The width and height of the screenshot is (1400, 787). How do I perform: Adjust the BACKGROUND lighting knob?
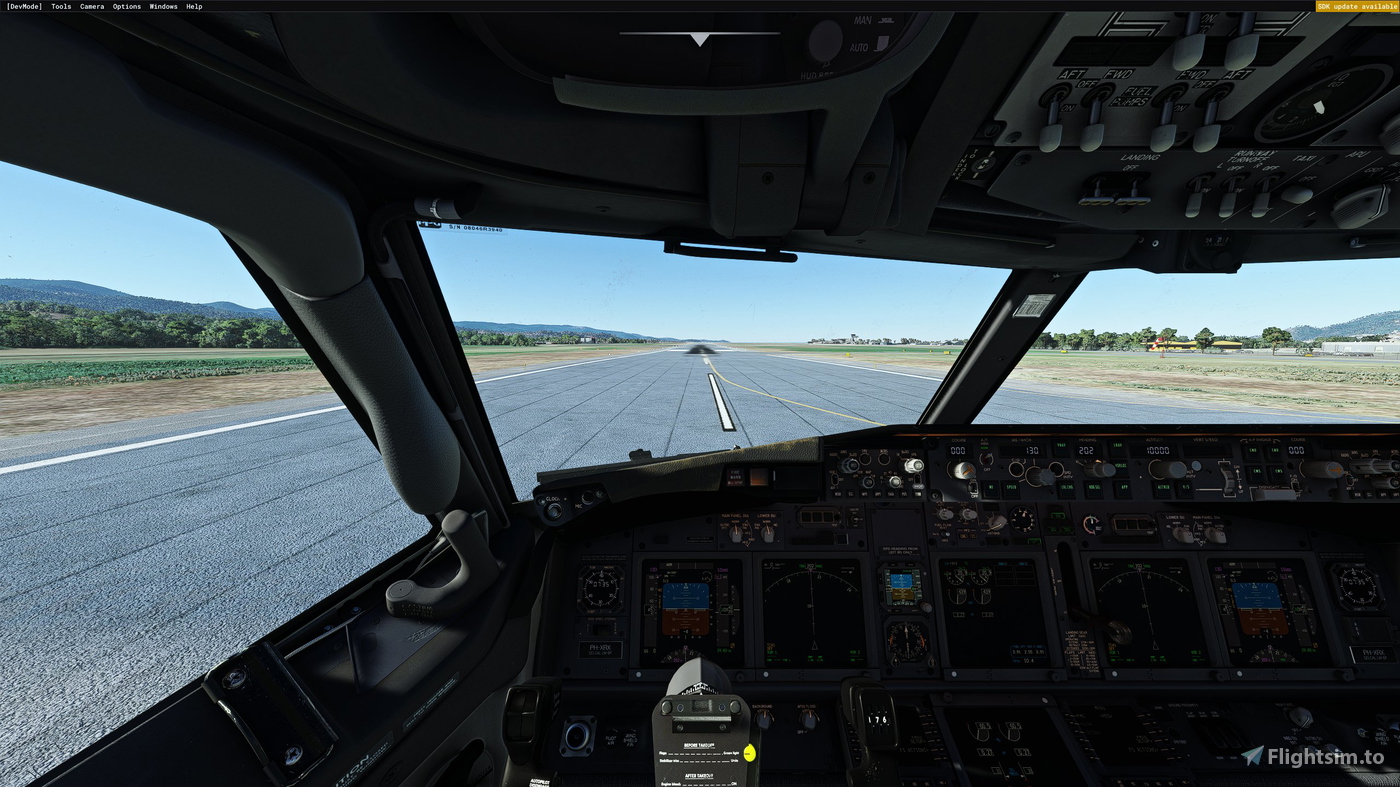(x=764, y=720)
